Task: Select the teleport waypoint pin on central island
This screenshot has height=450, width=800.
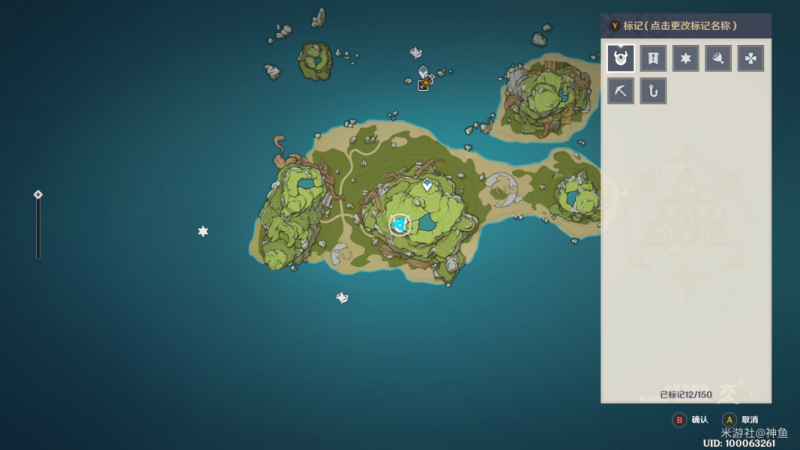Action: pos(428,185)
